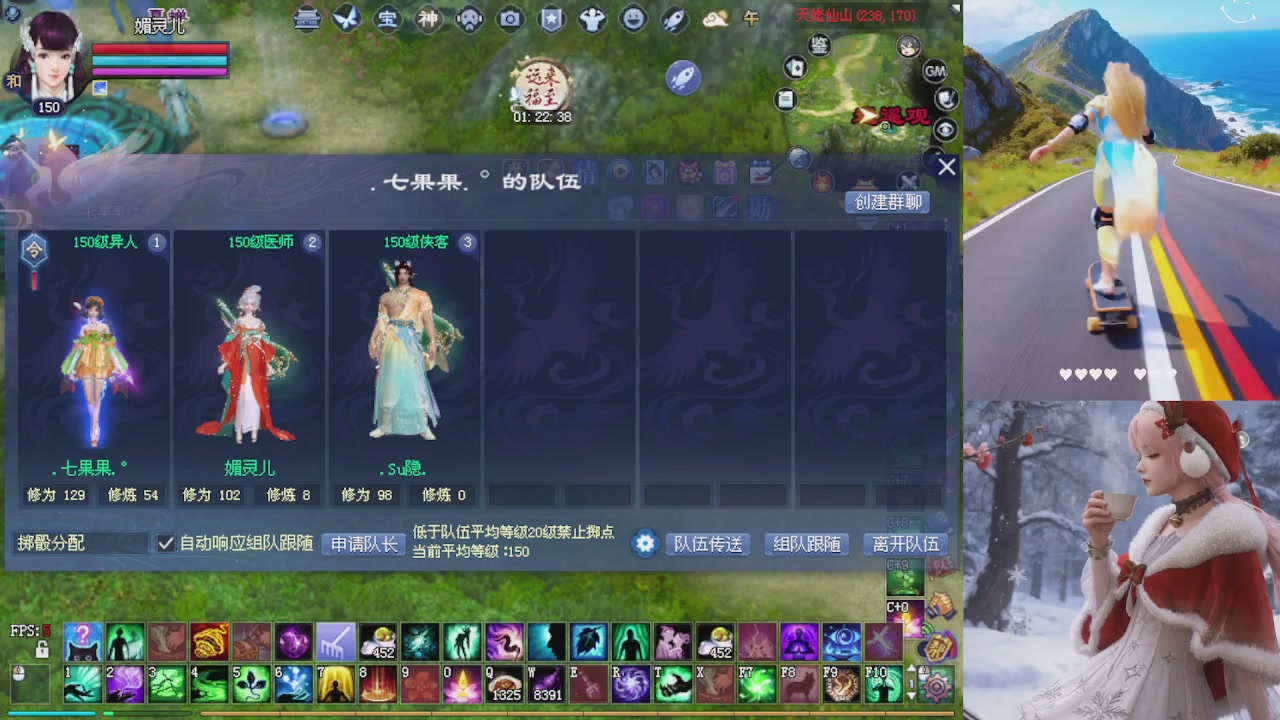The image size is (1280, 720).
Task: Open the 宝 treasure icon in the top toolbar
Action: 387,19
